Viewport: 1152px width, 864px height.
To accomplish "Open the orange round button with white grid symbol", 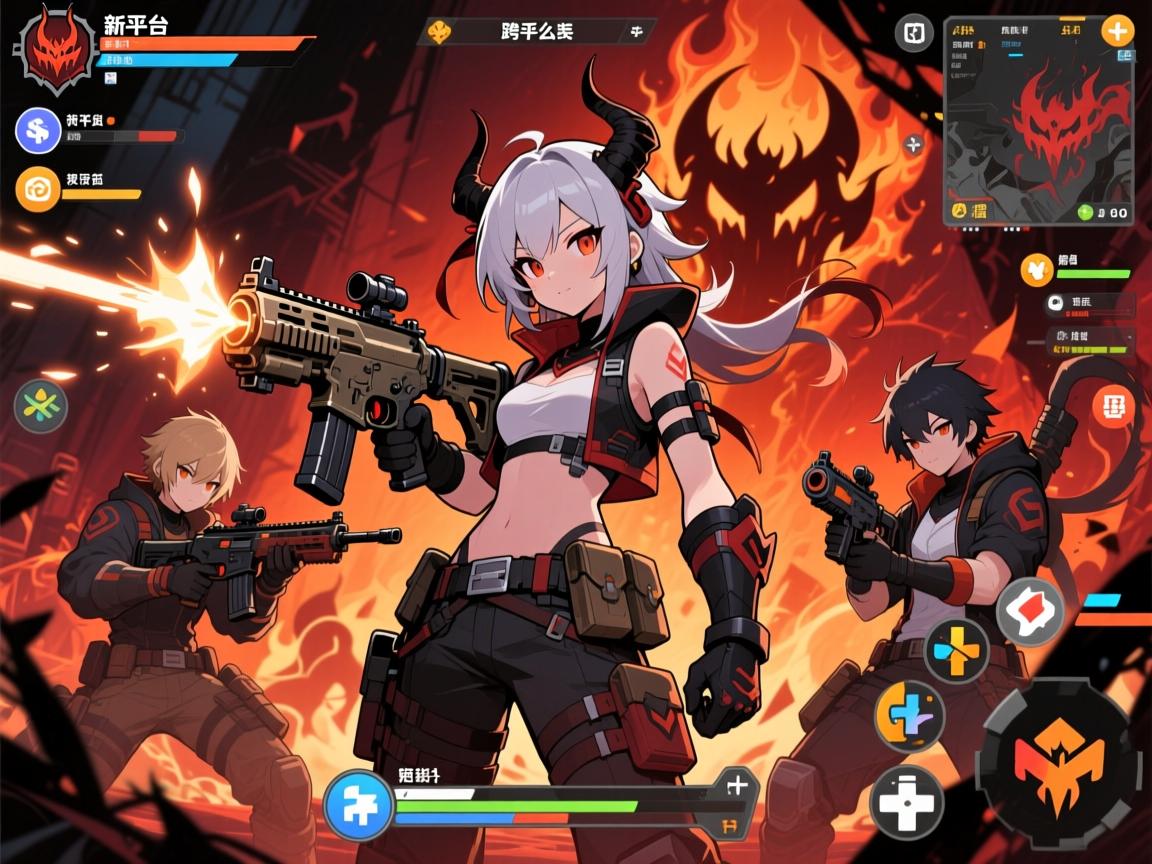I will (1112, 406).
